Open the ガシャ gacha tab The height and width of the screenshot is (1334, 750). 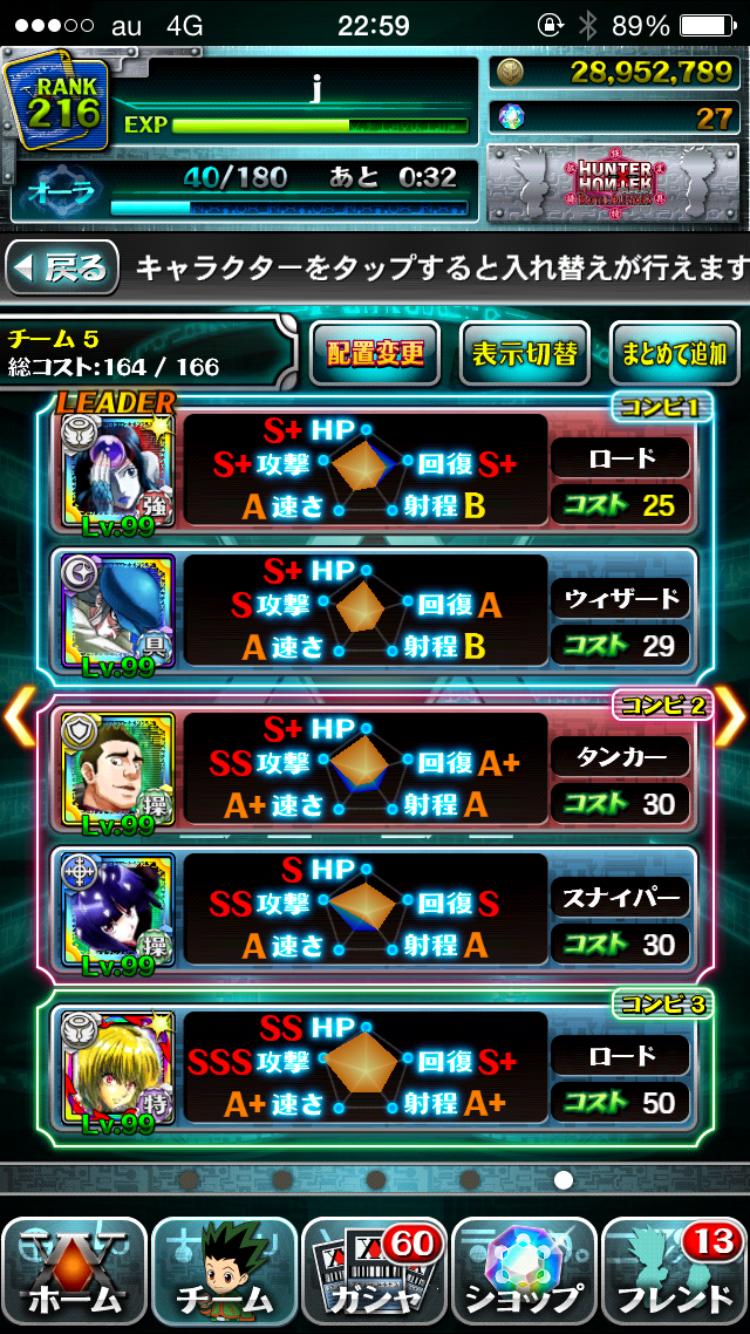[x=375, y=1271]
